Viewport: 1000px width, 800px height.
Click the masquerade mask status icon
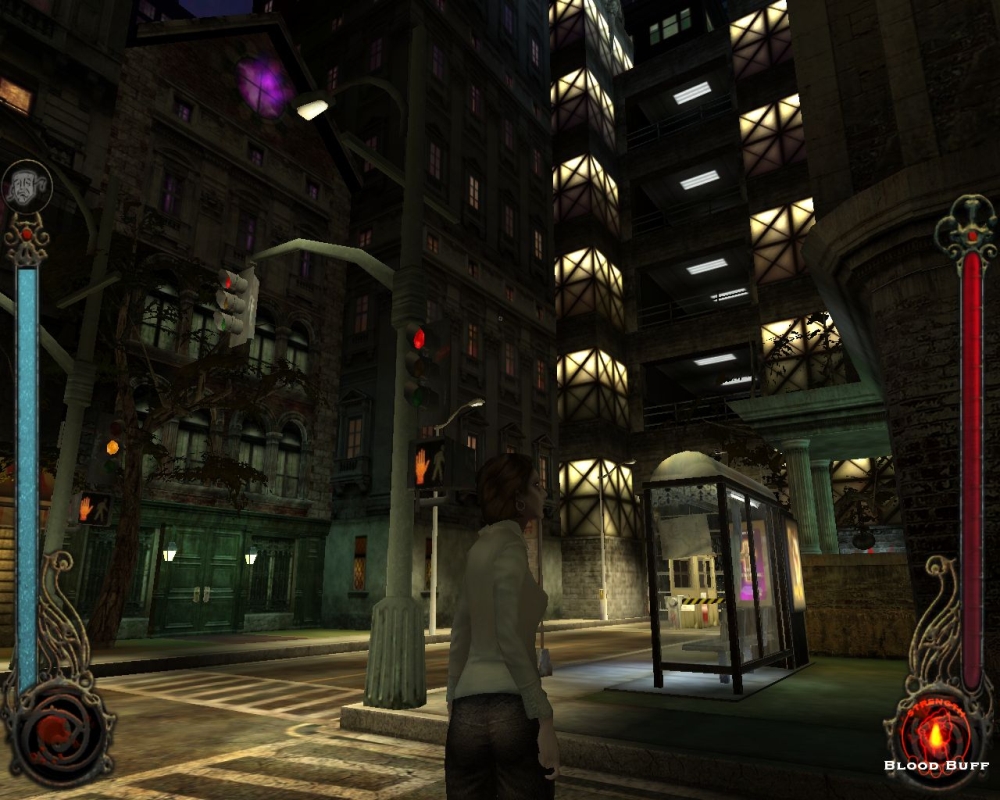[x=26, y=186]
